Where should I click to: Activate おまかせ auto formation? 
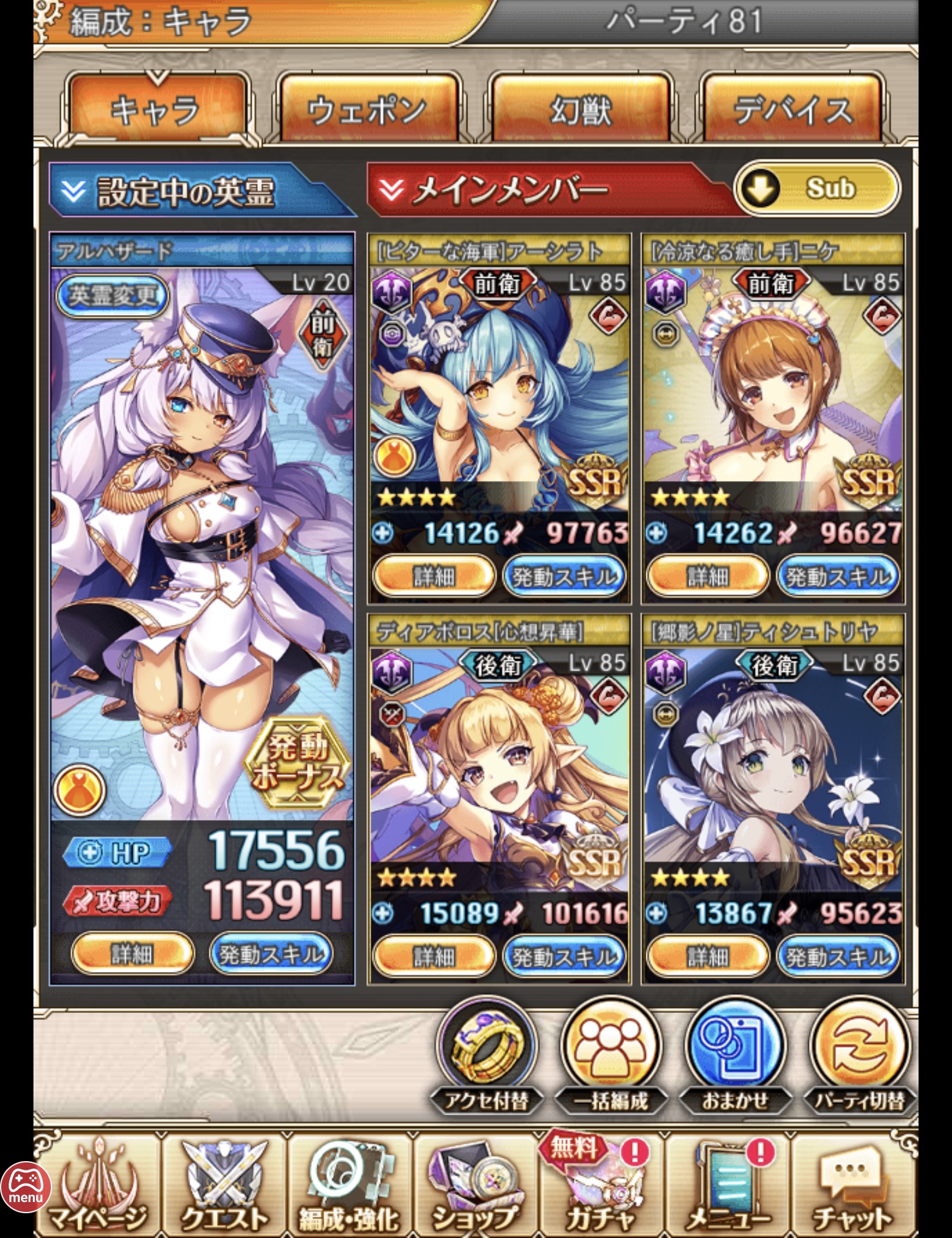[x=736, y=1046]
